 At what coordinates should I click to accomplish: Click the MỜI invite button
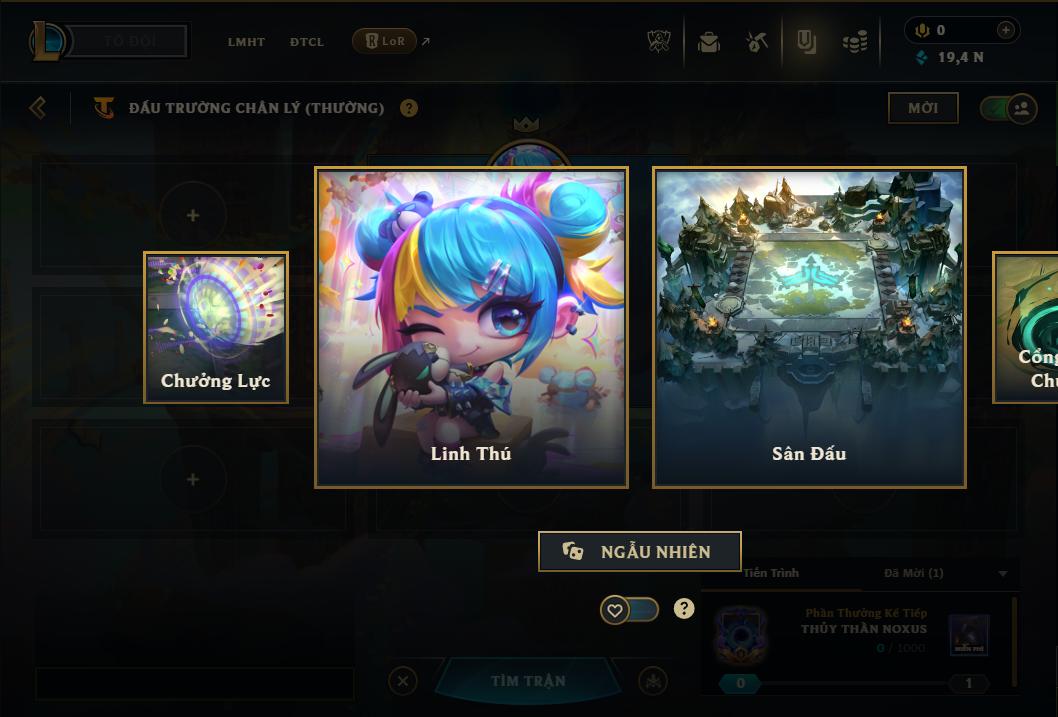pos(922,108)
